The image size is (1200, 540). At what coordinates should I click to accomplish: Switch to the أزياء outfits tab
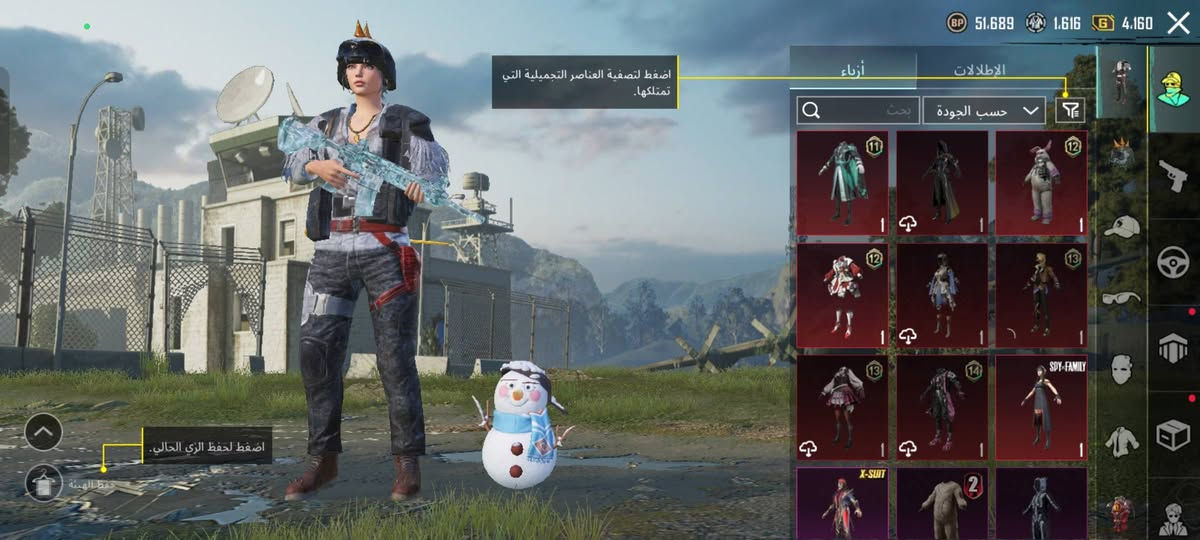[x=852, y=70]
